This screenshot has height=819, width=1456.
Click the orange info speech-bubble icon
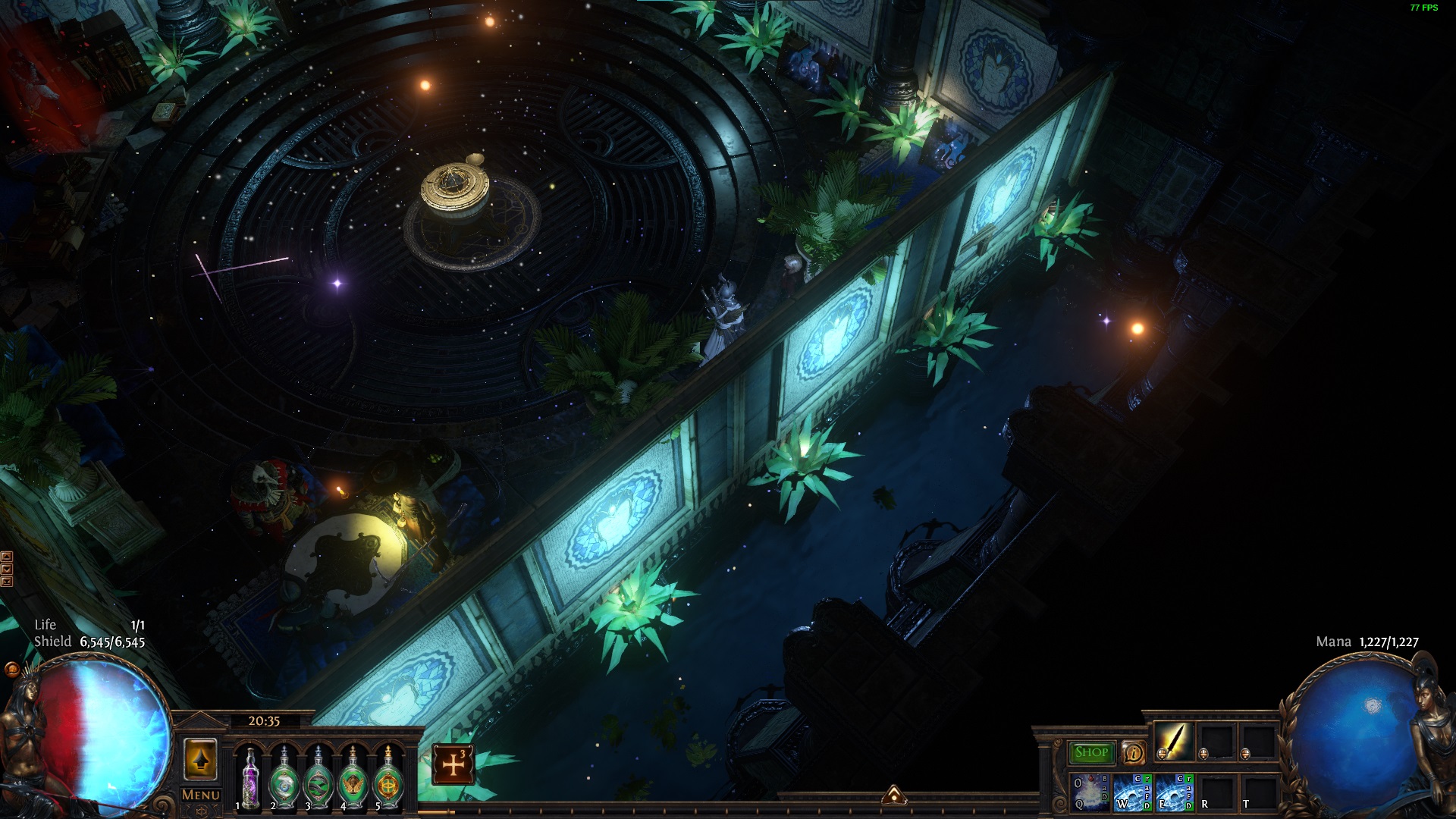click(x=1133, y=752)
